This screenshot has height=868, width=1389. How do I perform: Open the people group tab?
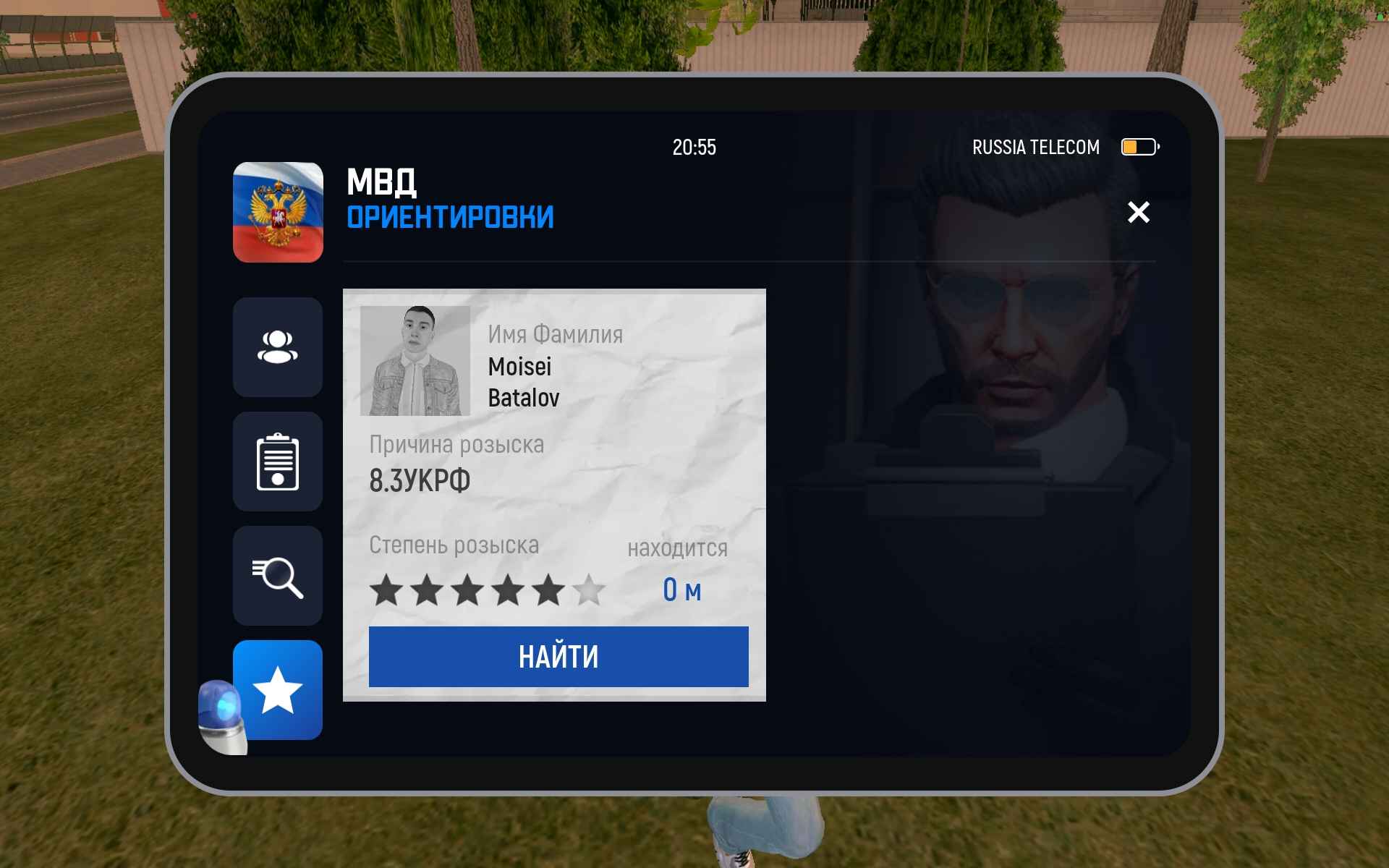coord(278,347)
